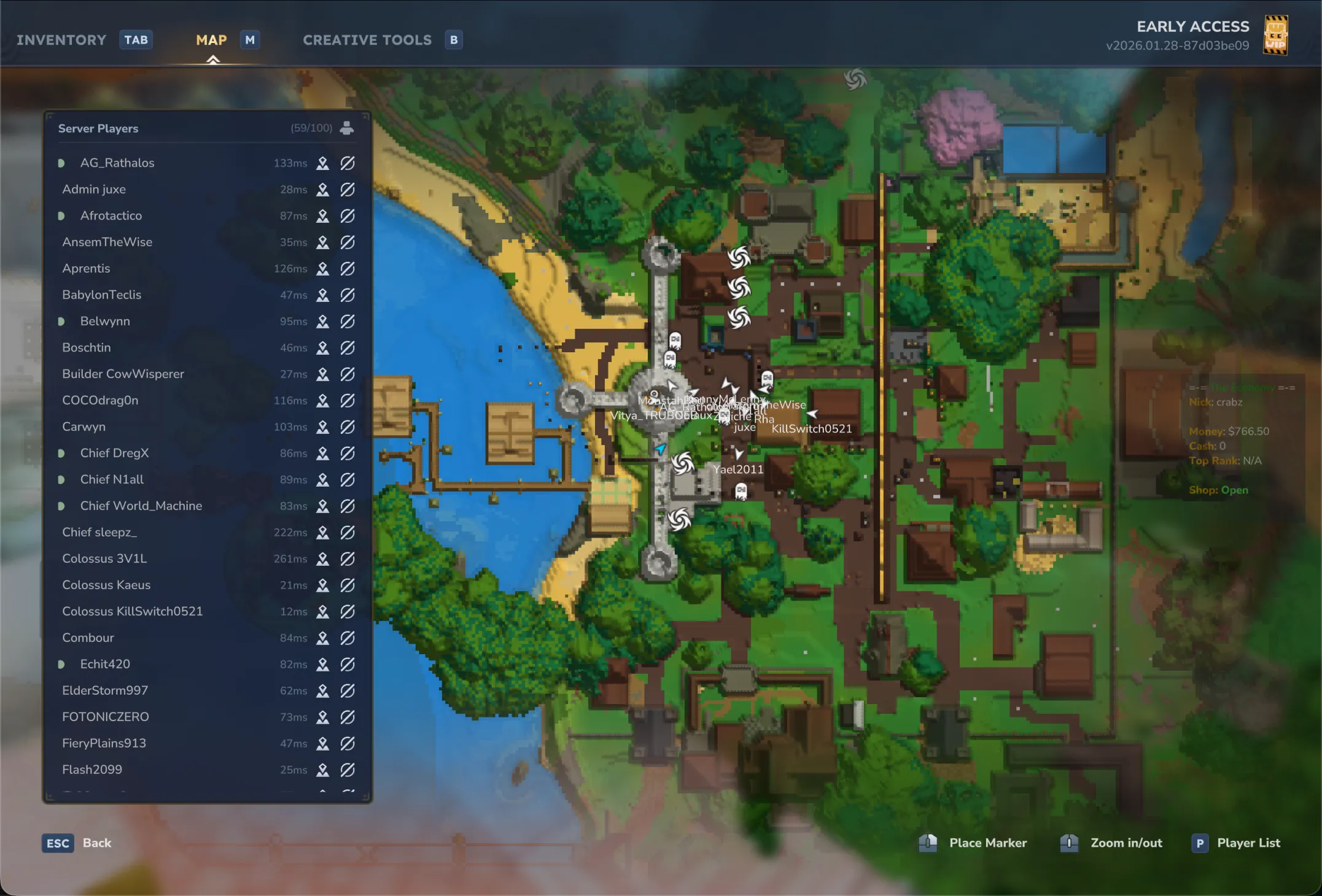This screenshot has width=1322, height=896.
Task: Click the map pin icon beside Admin juxe
Action: point(322,190)
